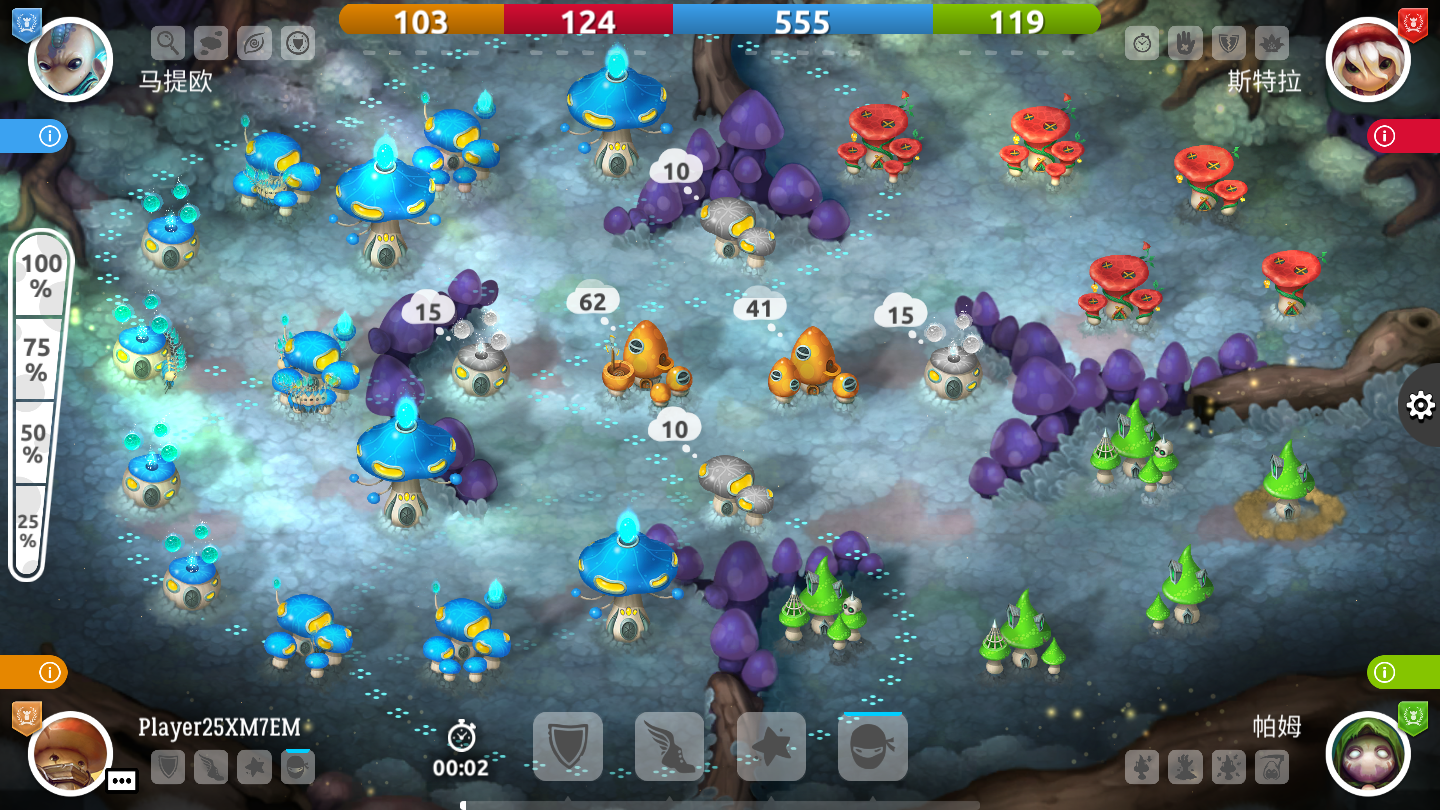This screenshot has height=810, width=1440.
Task: Open the settings gear menu
Action: click(1420, 405)
